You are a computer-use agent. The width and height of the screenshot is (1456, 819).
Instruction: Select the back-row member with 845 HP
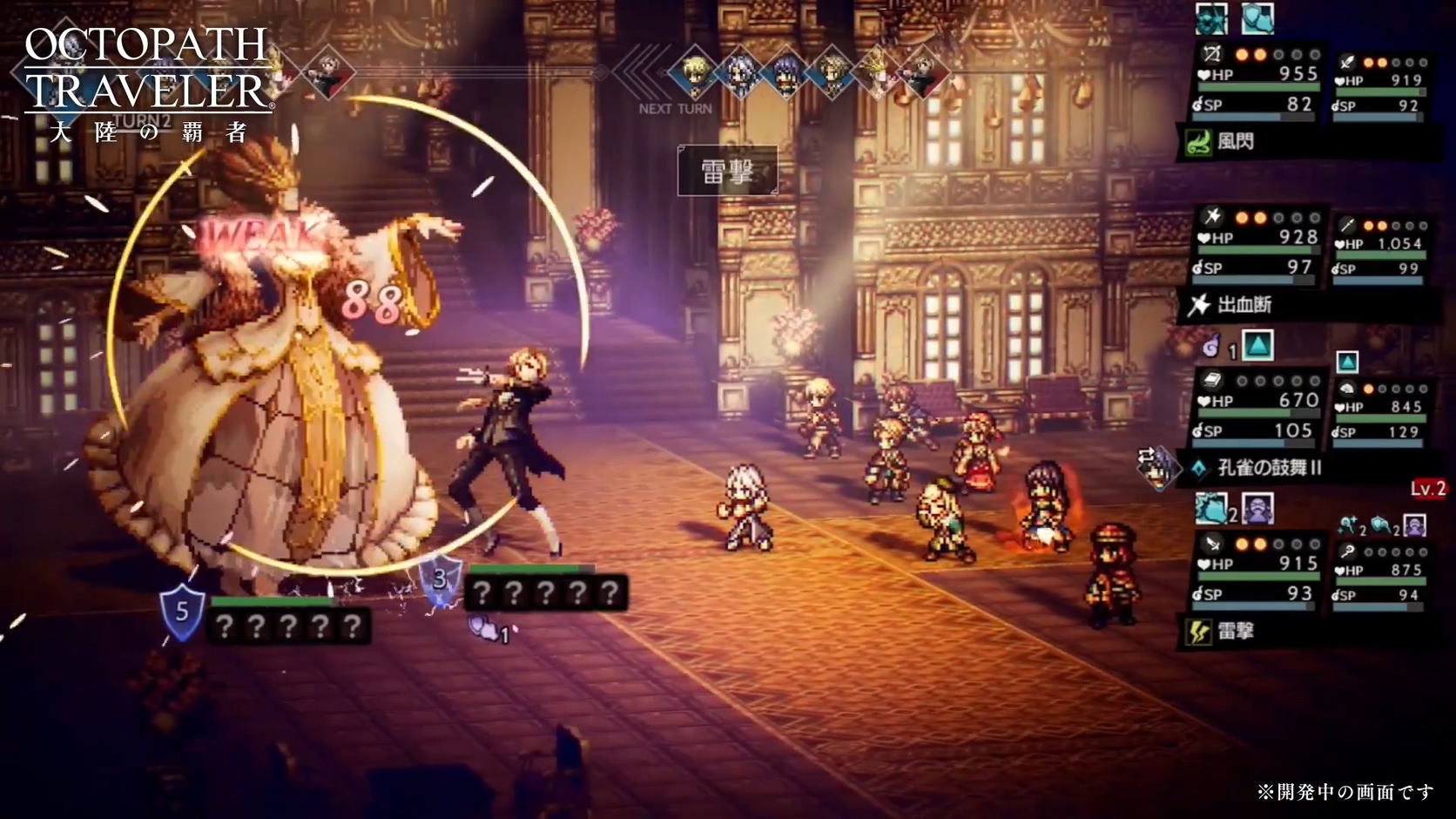[x=1380, y=412]
